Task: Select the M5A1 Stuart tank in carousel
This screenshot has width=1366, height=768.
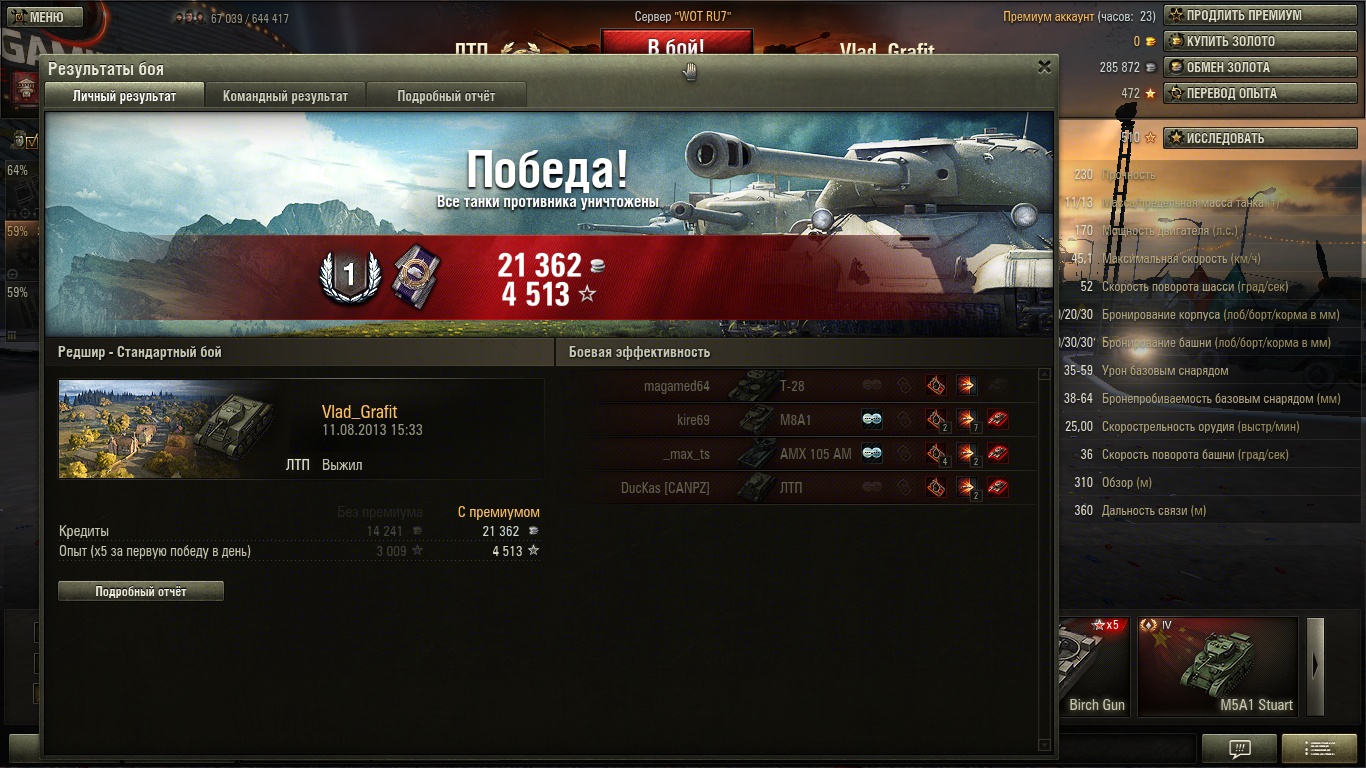Action: 1217,666
